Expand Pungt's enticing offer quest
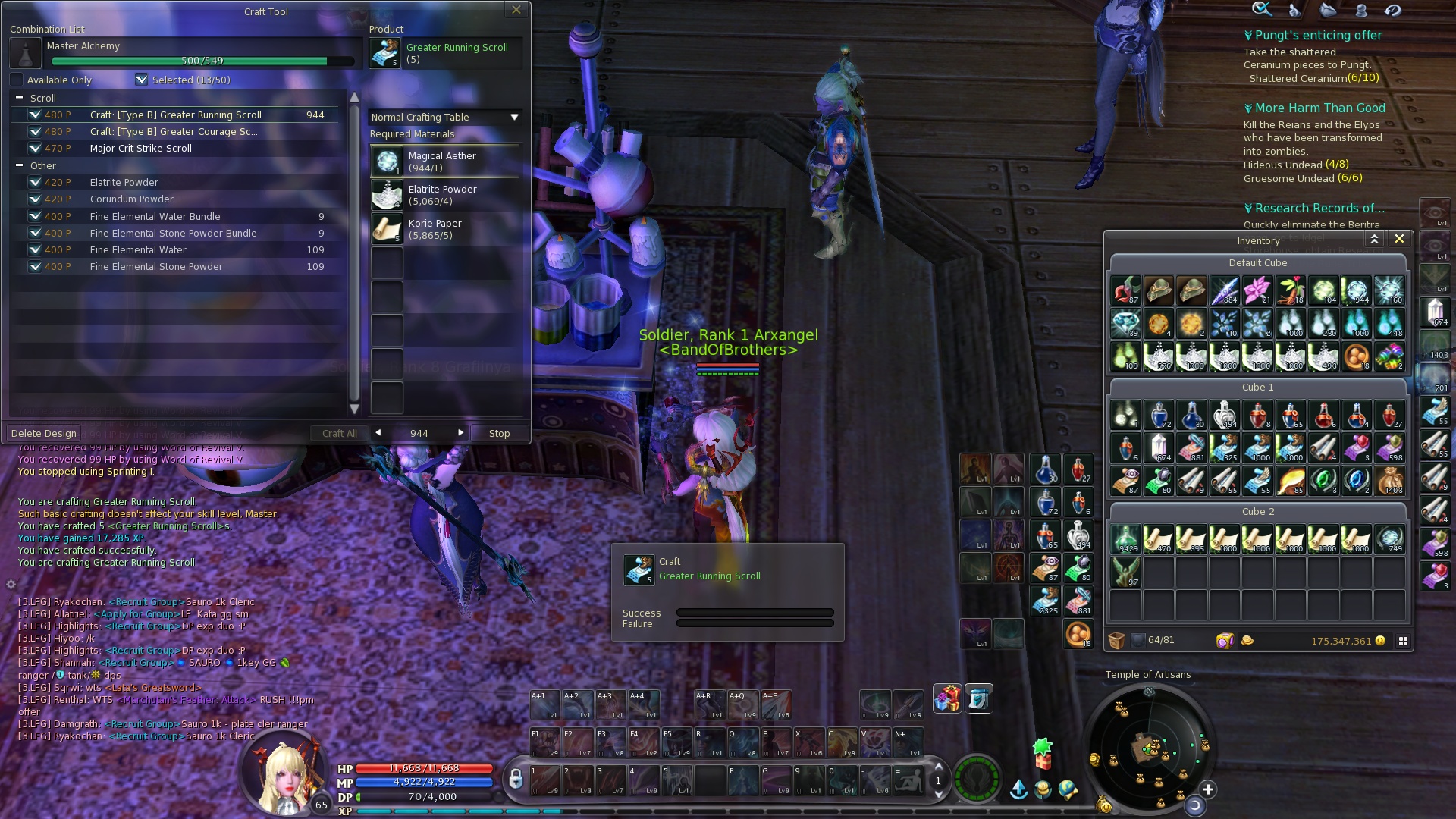 point(1248,36)
